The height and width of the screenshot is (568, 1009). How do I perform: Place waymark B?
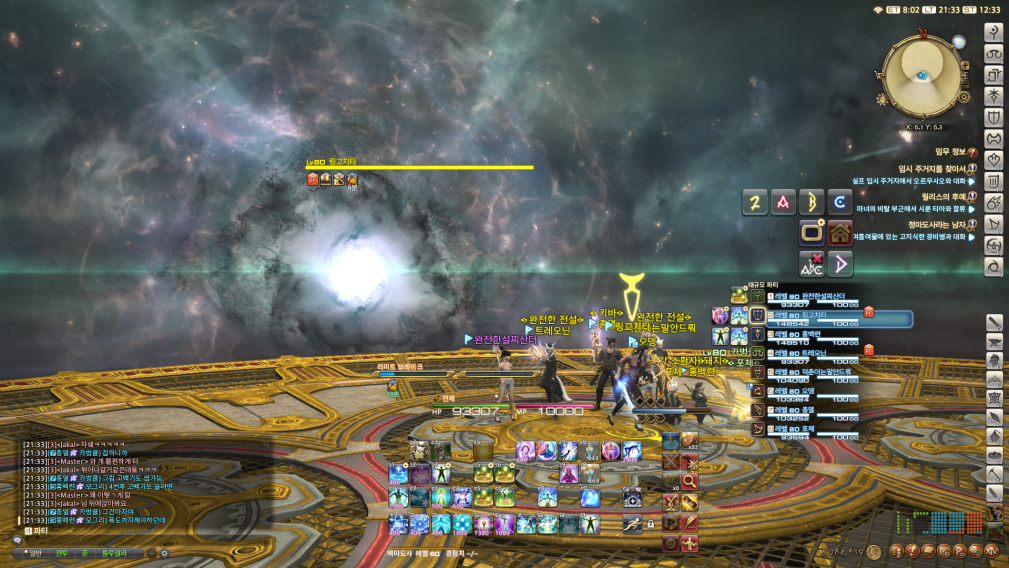[812, 203]
